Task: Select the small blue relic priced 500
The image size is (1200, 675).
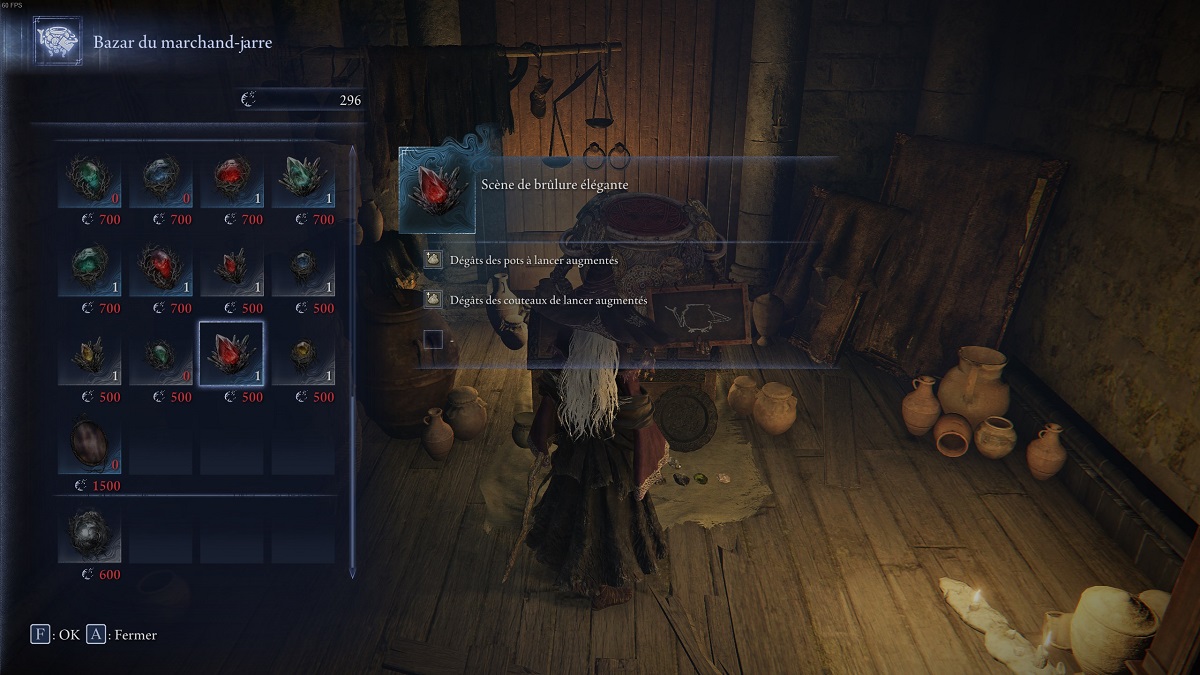Action: (303, 270)
